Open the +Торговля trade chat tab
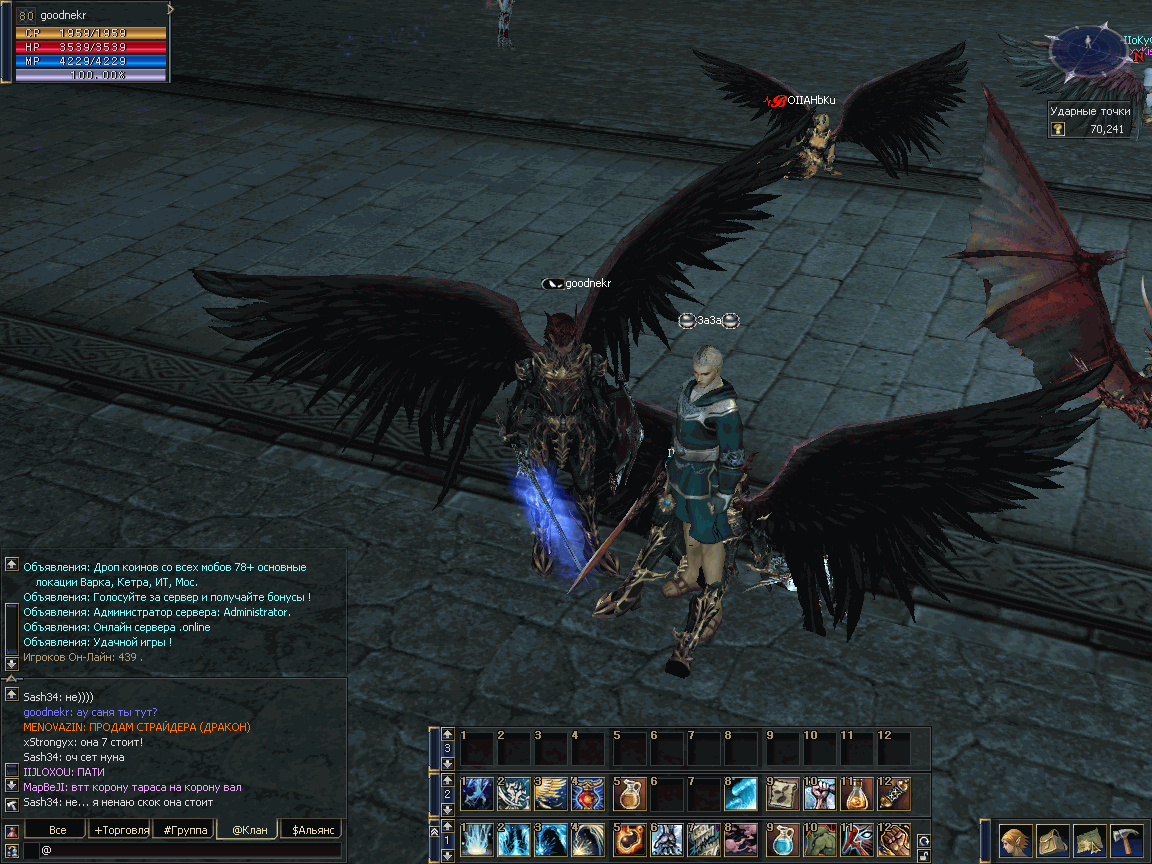 point(121,830)
